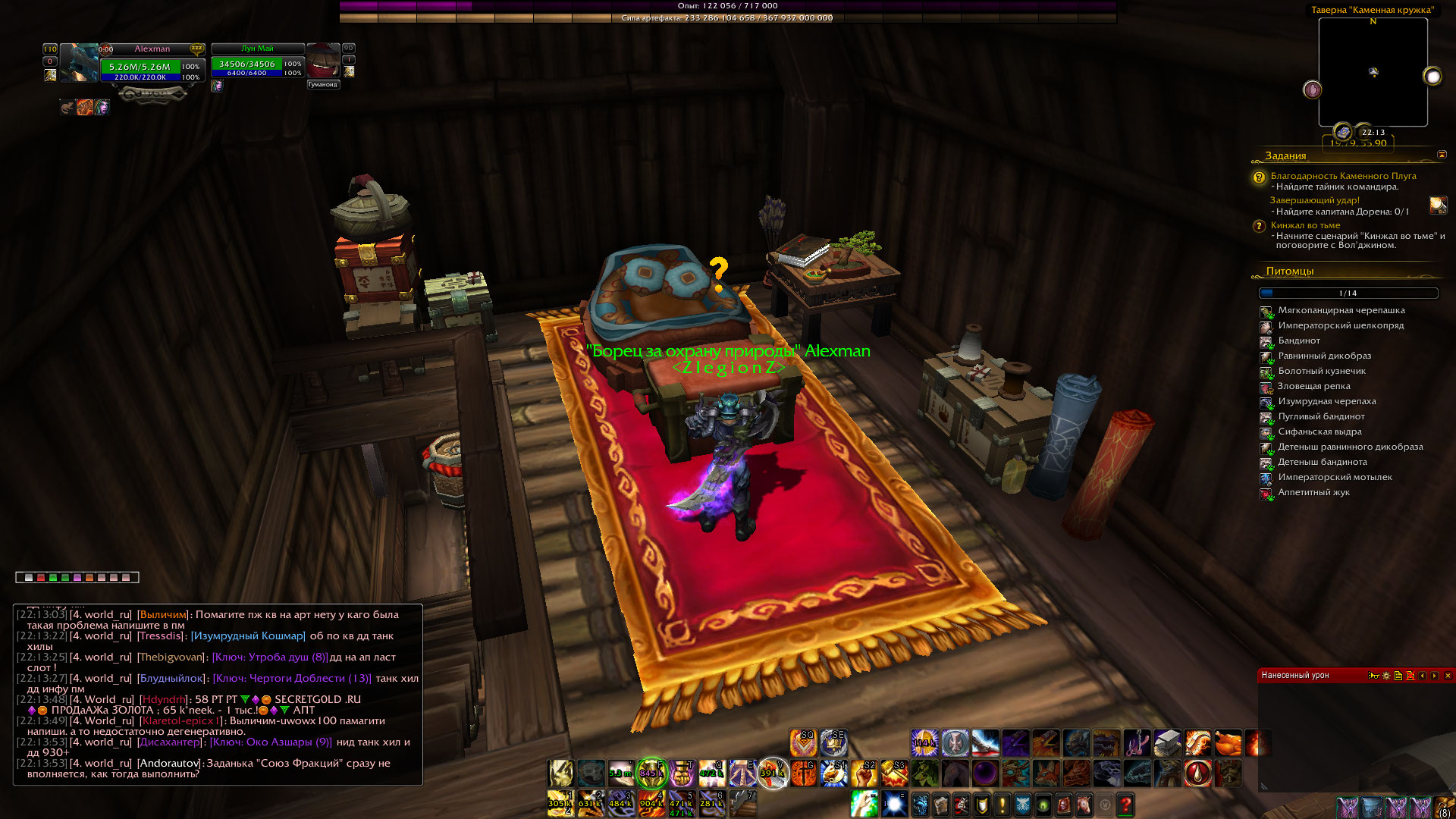Open the minimap of Таверна "Каменная кружка"
This screenshot has width=1456, height=819.
tap(1373, 73)
